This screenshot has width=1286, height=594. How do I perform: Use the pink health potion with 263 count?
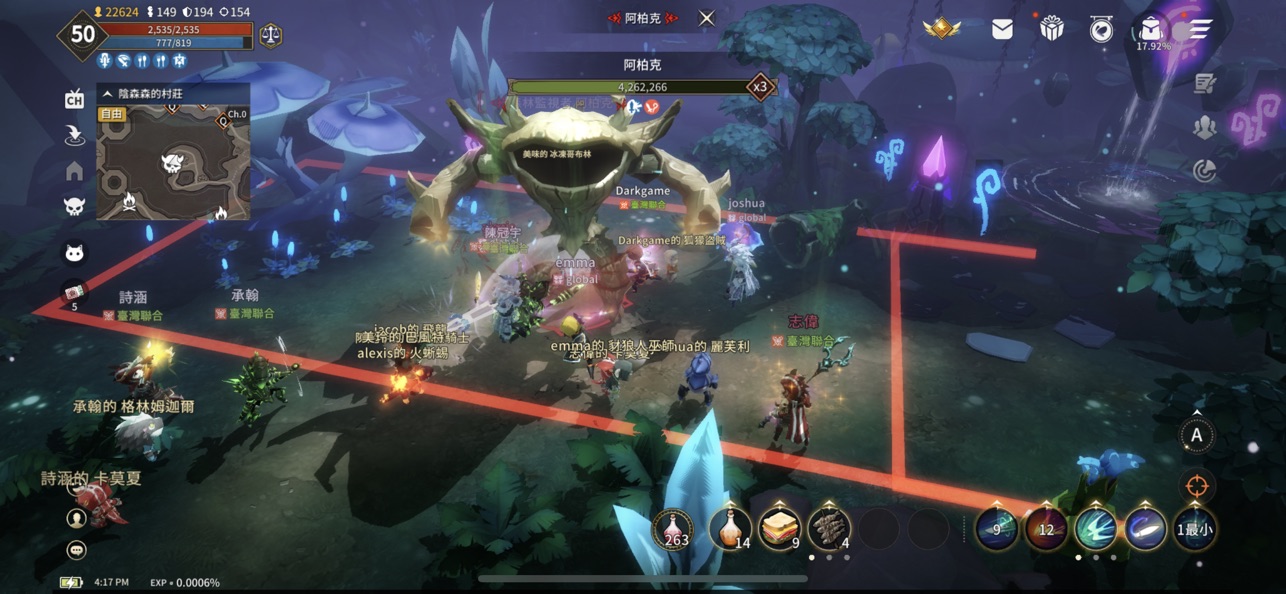click(x=674, y=529)
